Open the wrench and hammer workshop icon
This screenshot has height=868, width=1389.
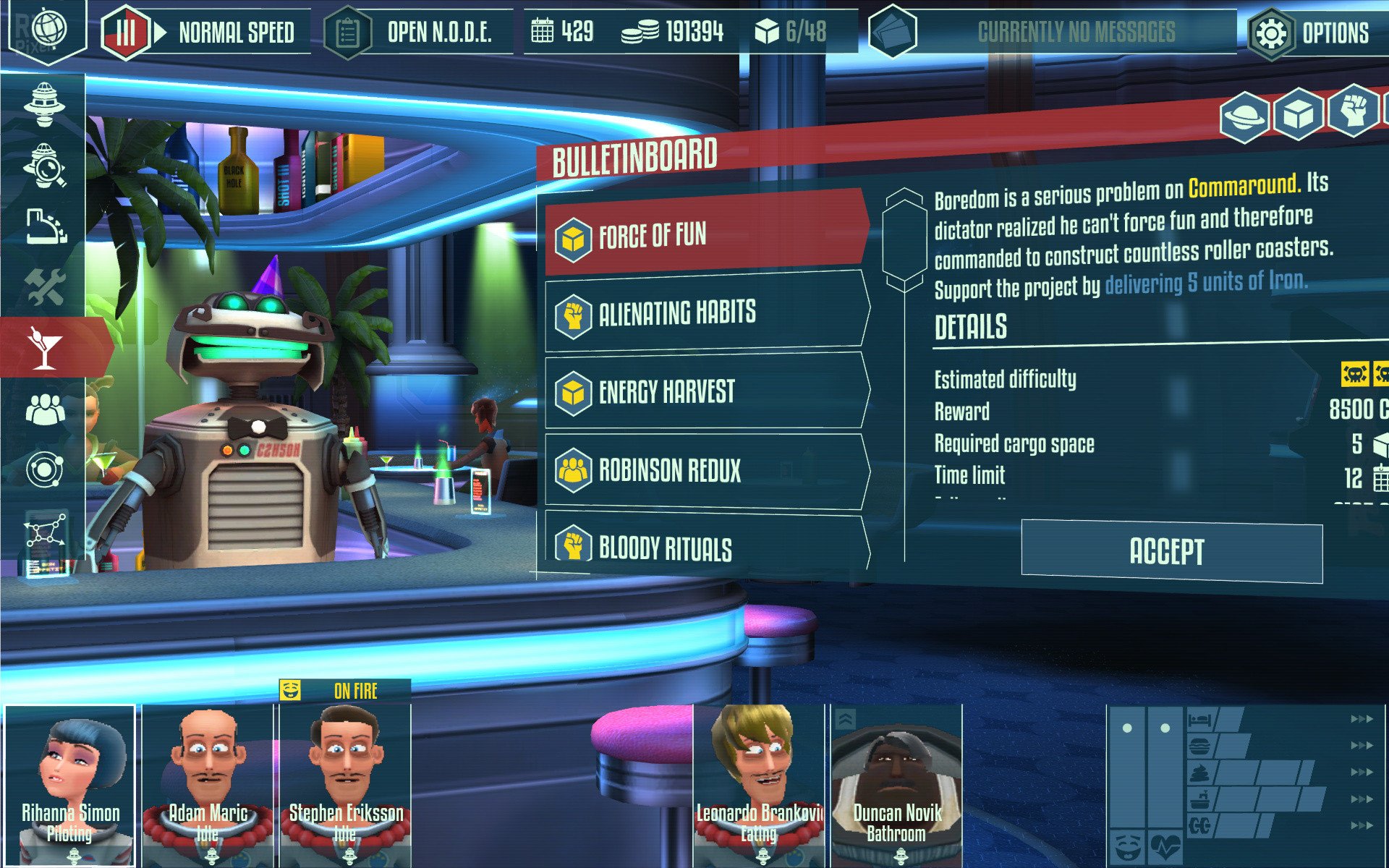coord(45,287)
